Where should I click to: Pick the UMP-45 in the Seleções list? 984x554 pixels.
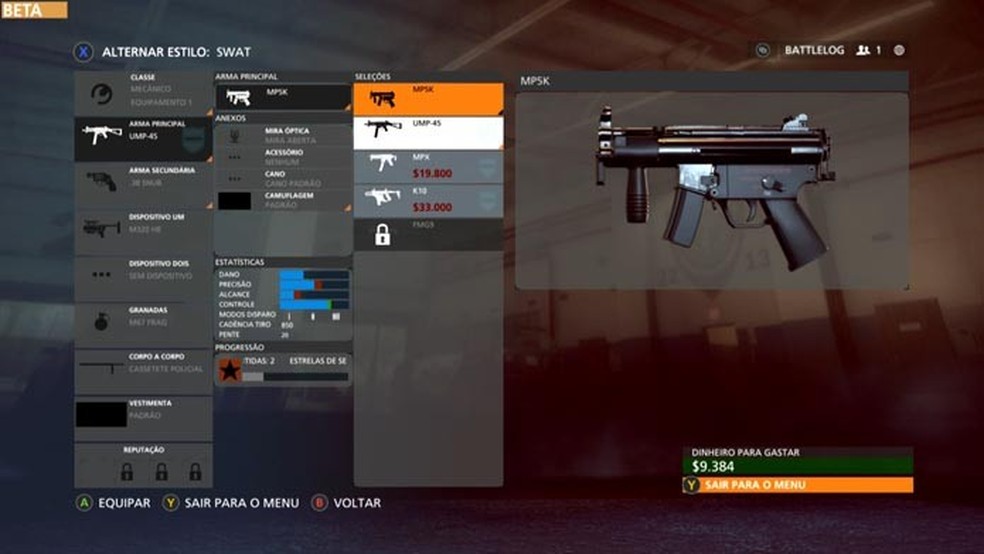click(428, 133)
